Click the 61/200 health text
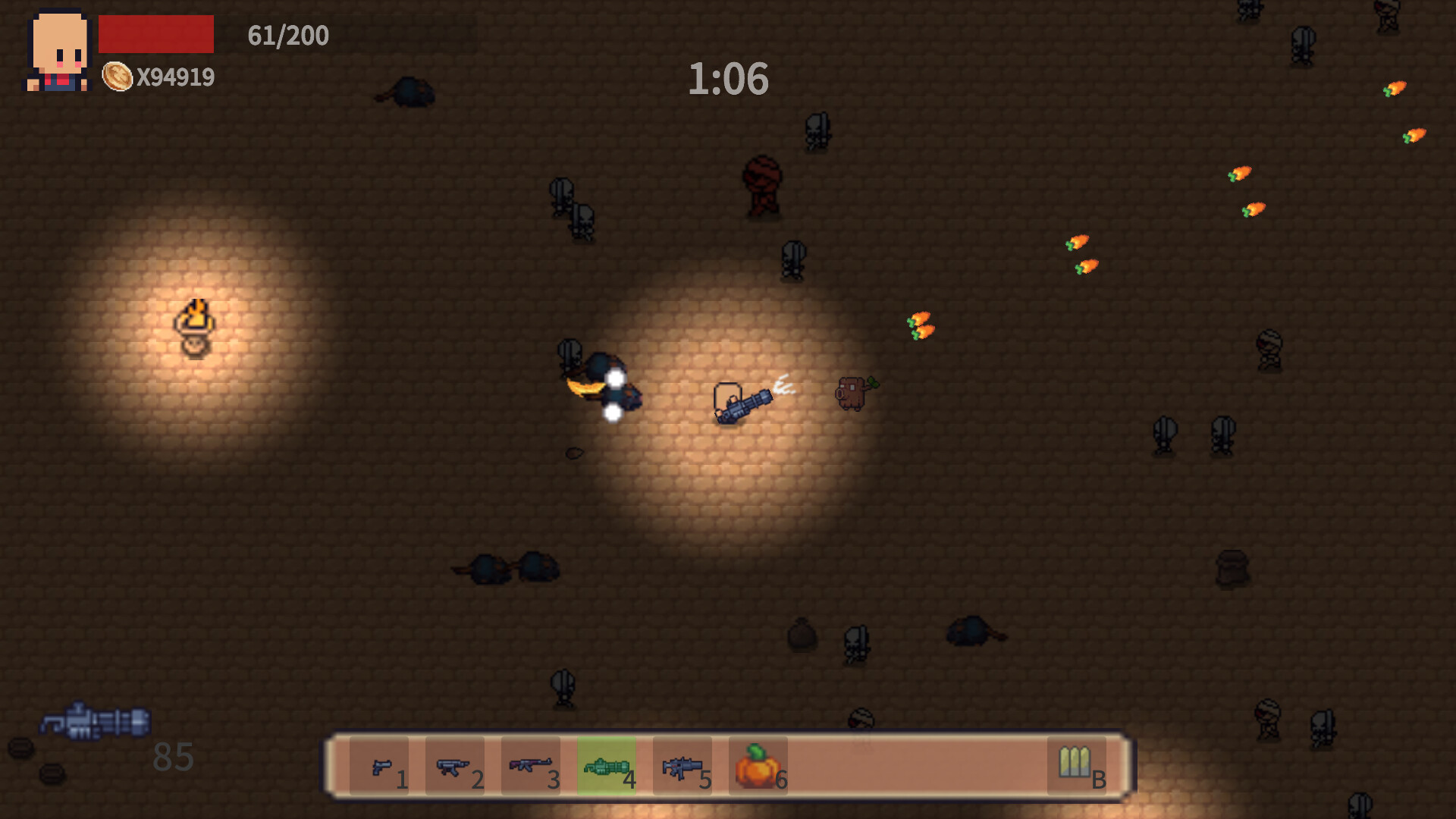The height and width of the screenshot is (819, 1456). 286,36
